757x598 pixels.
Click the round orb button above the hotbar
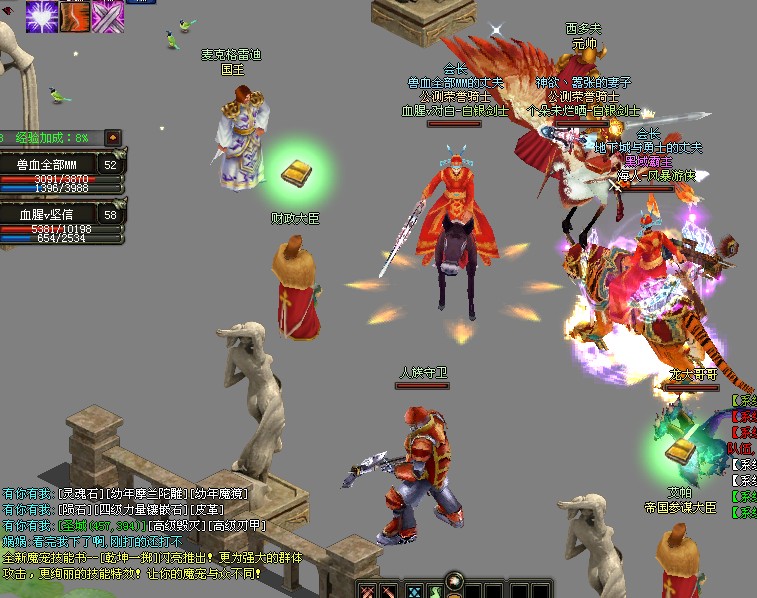click(456, 579)
